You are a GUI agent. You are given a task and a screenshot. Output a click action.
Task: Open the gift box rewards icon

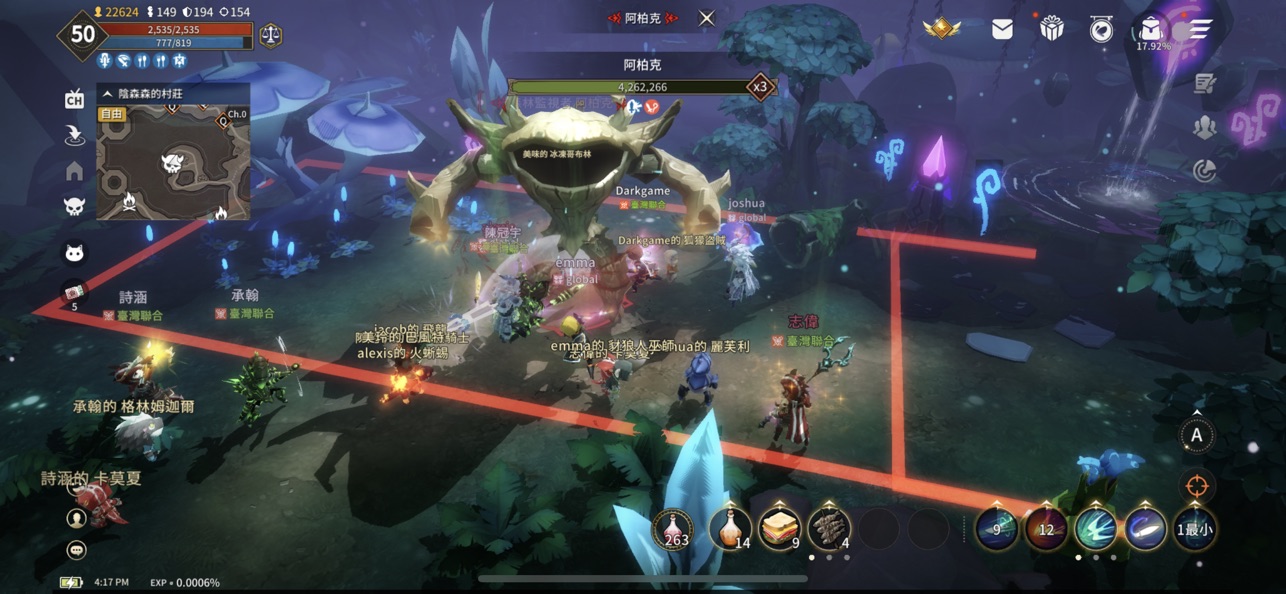[1051, 29]
